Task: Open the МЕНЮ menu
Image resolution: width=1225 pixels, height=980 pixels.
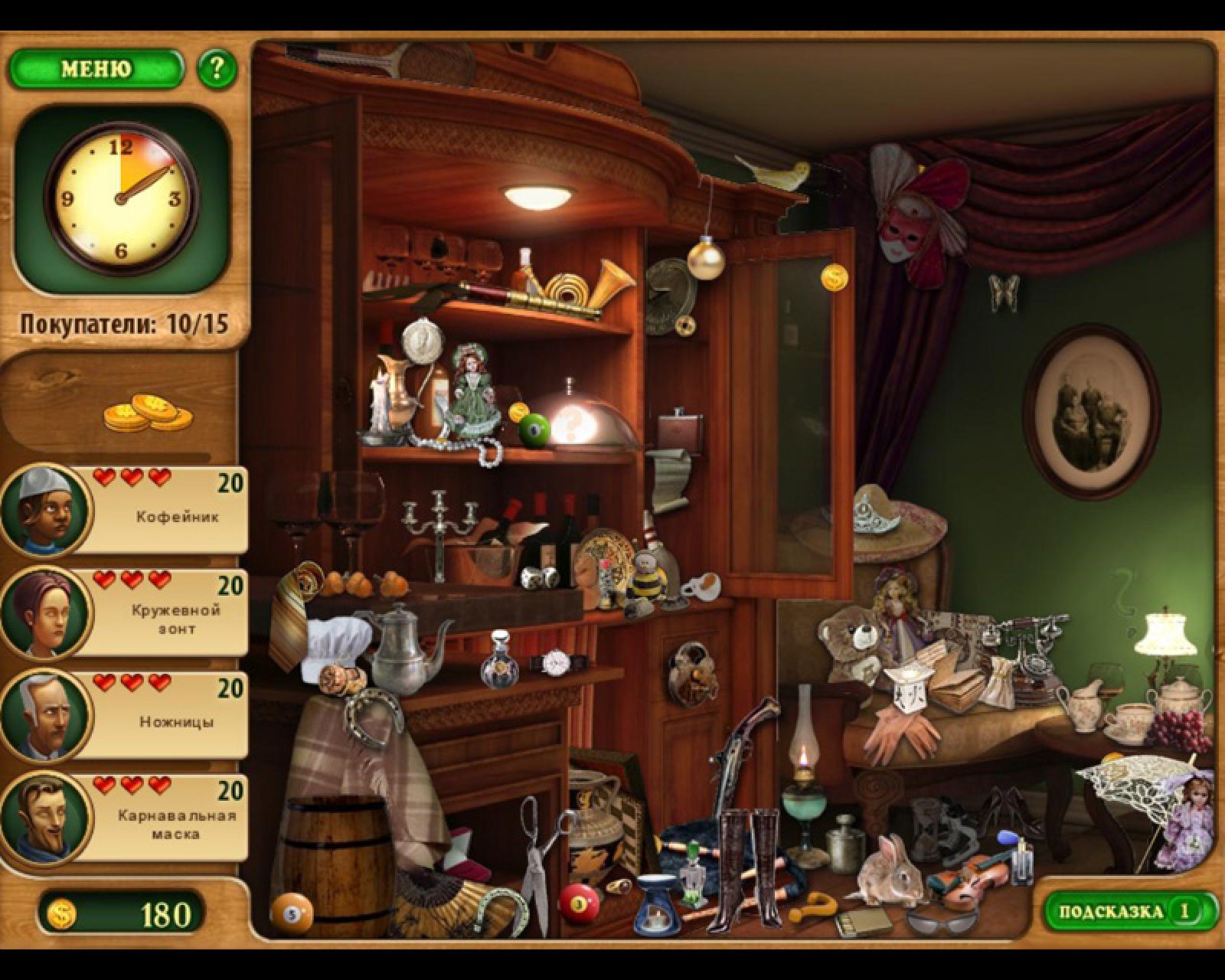Action: [96, 70]
